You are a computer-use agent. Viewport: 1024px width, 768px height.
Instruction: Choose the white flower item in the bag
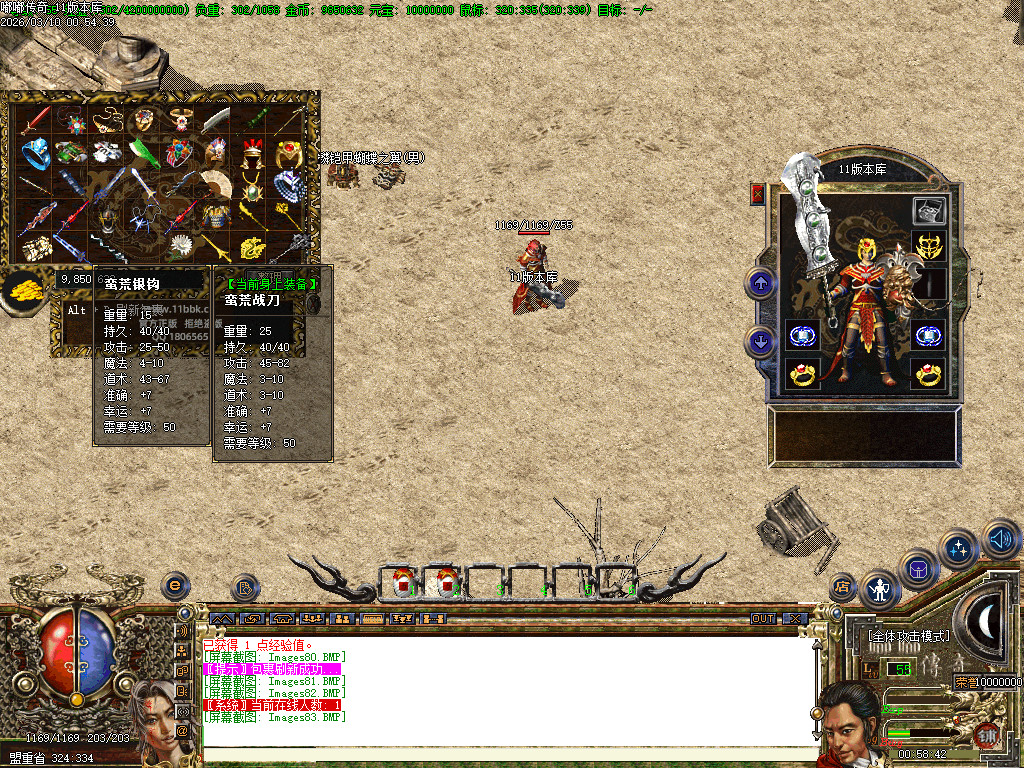point(180,245)
